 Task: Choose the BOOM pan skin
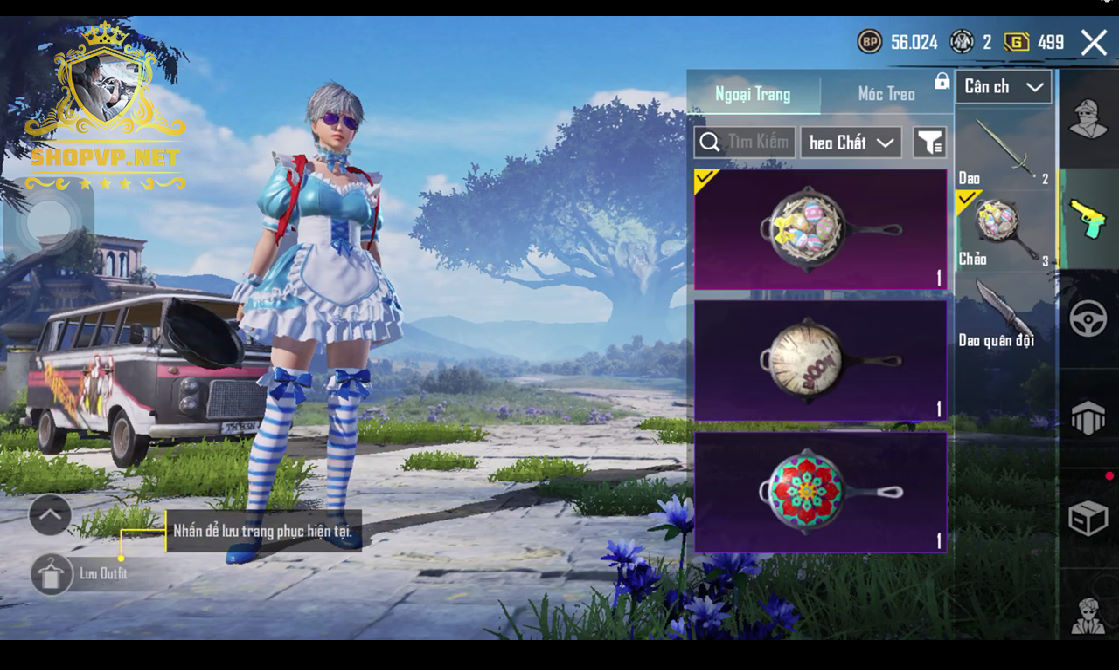click(x=820, y=360)
